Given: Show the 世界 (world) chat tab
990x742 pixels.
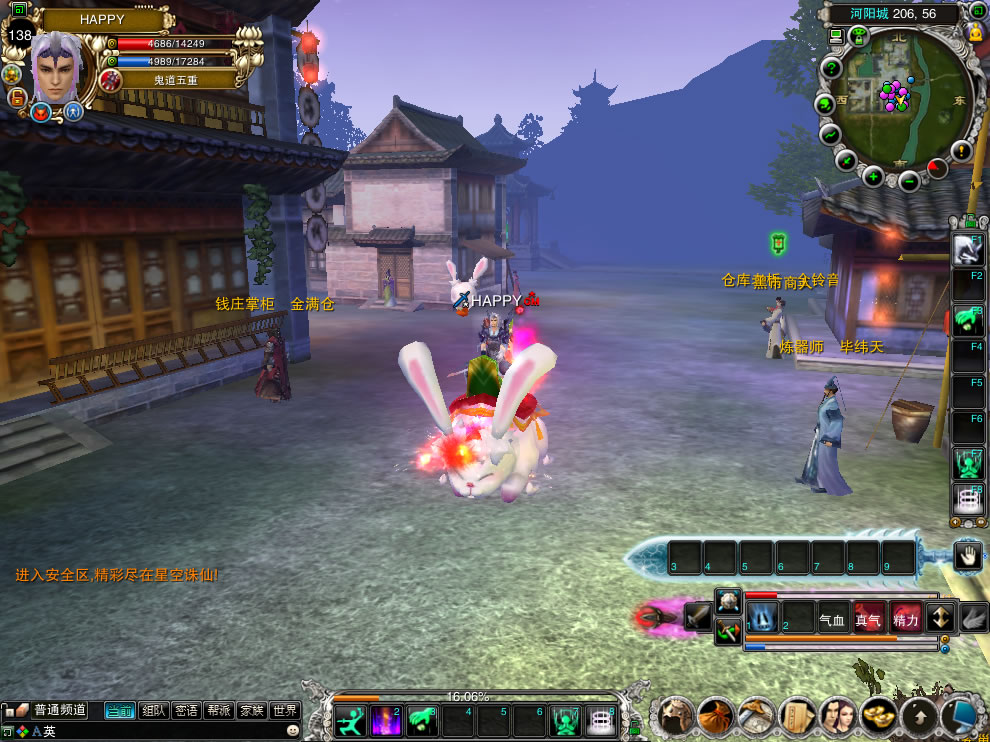Looking at the screenshot, I should (284, 711).
